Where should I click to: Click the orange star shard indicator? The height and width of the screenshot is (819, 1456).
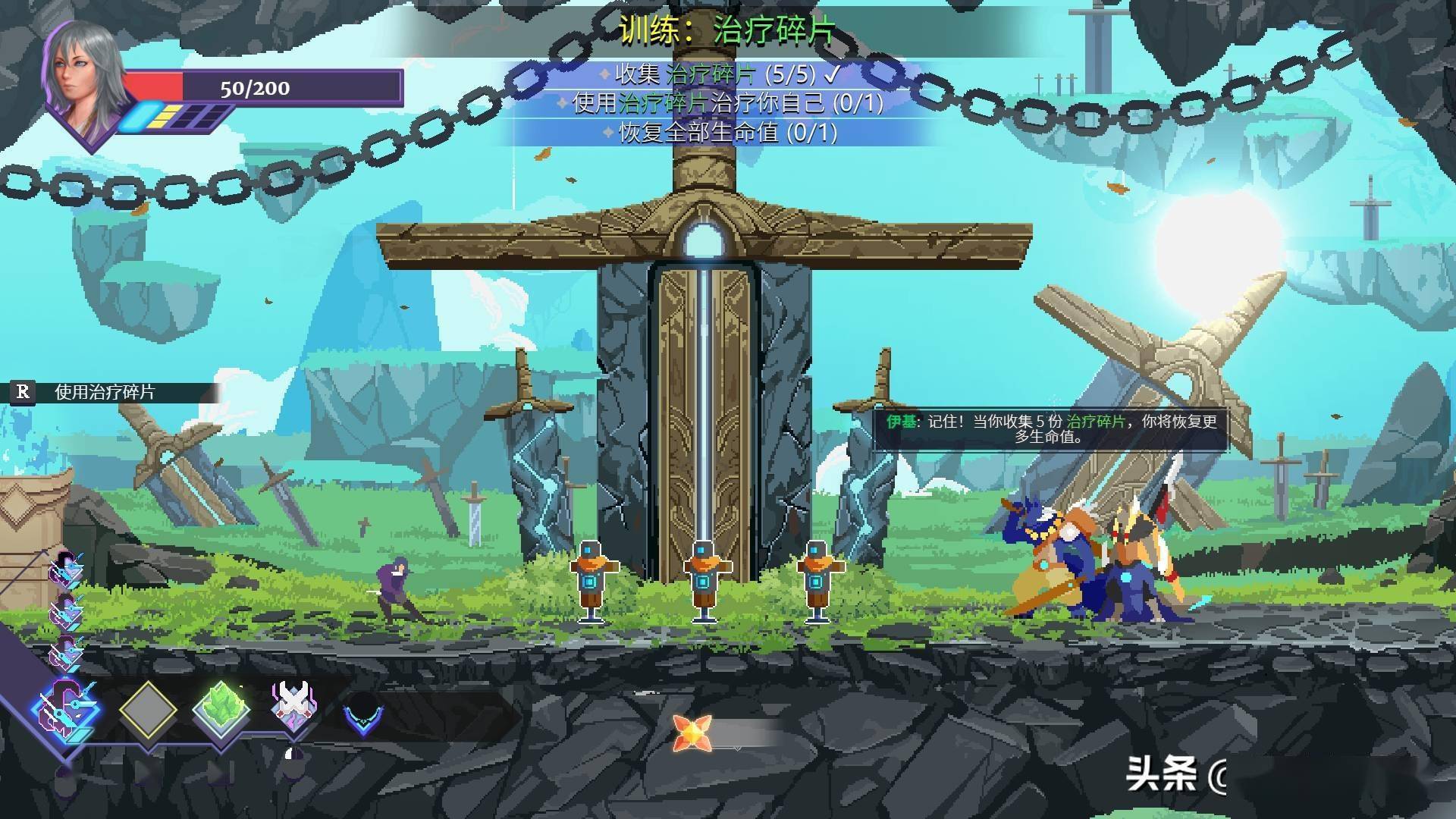692,732
